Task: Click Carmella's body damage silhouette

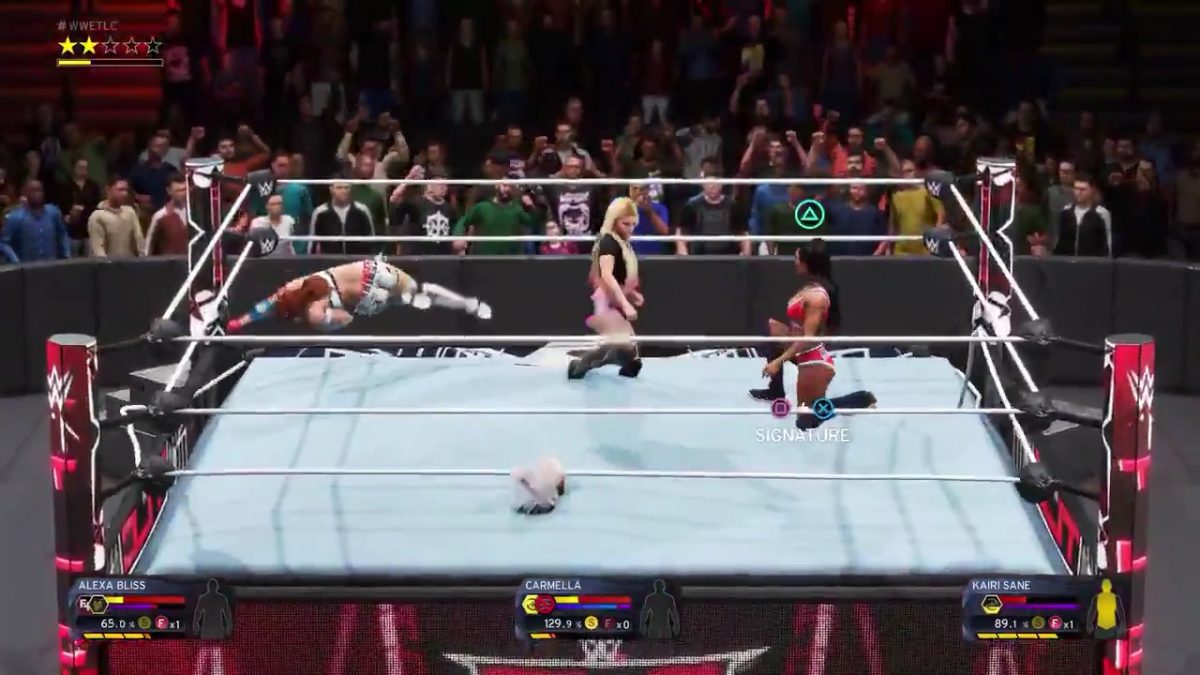Action: [659, 609]
